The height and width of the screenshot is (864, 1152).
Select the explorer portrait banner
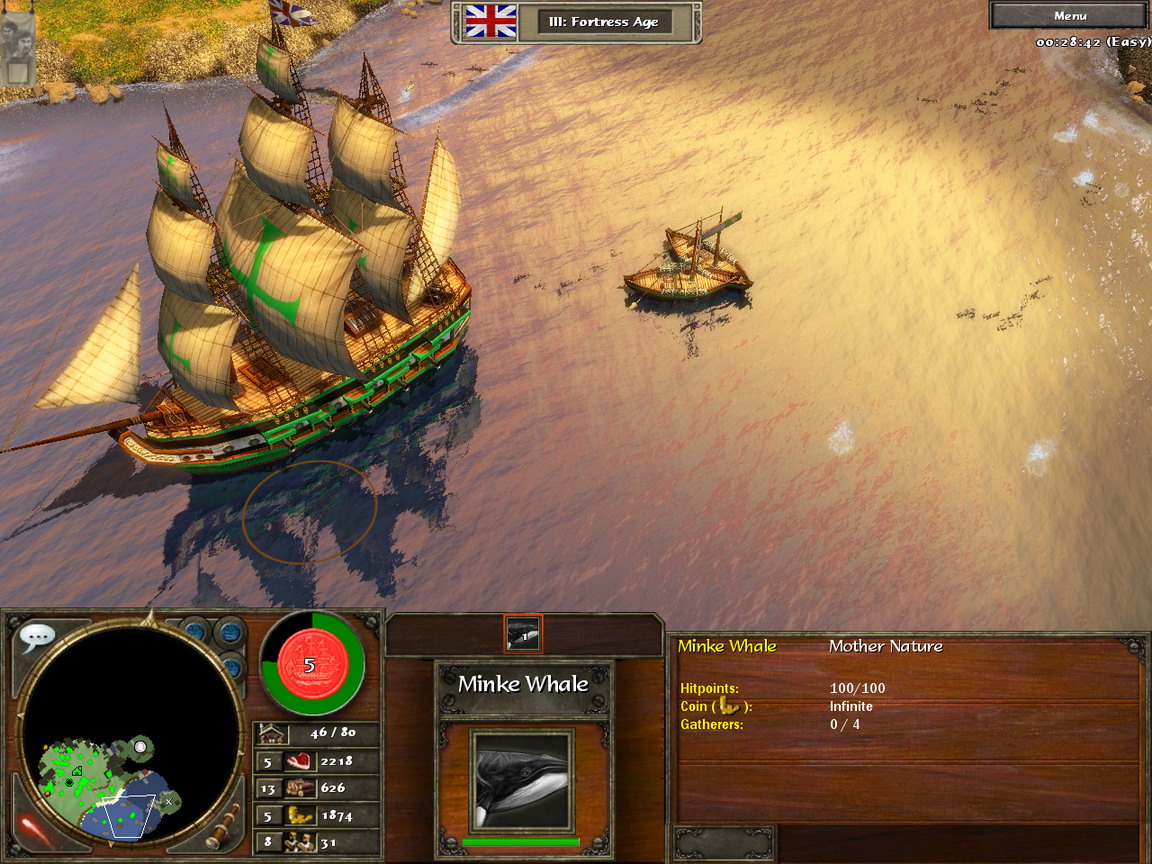[18, 46]
